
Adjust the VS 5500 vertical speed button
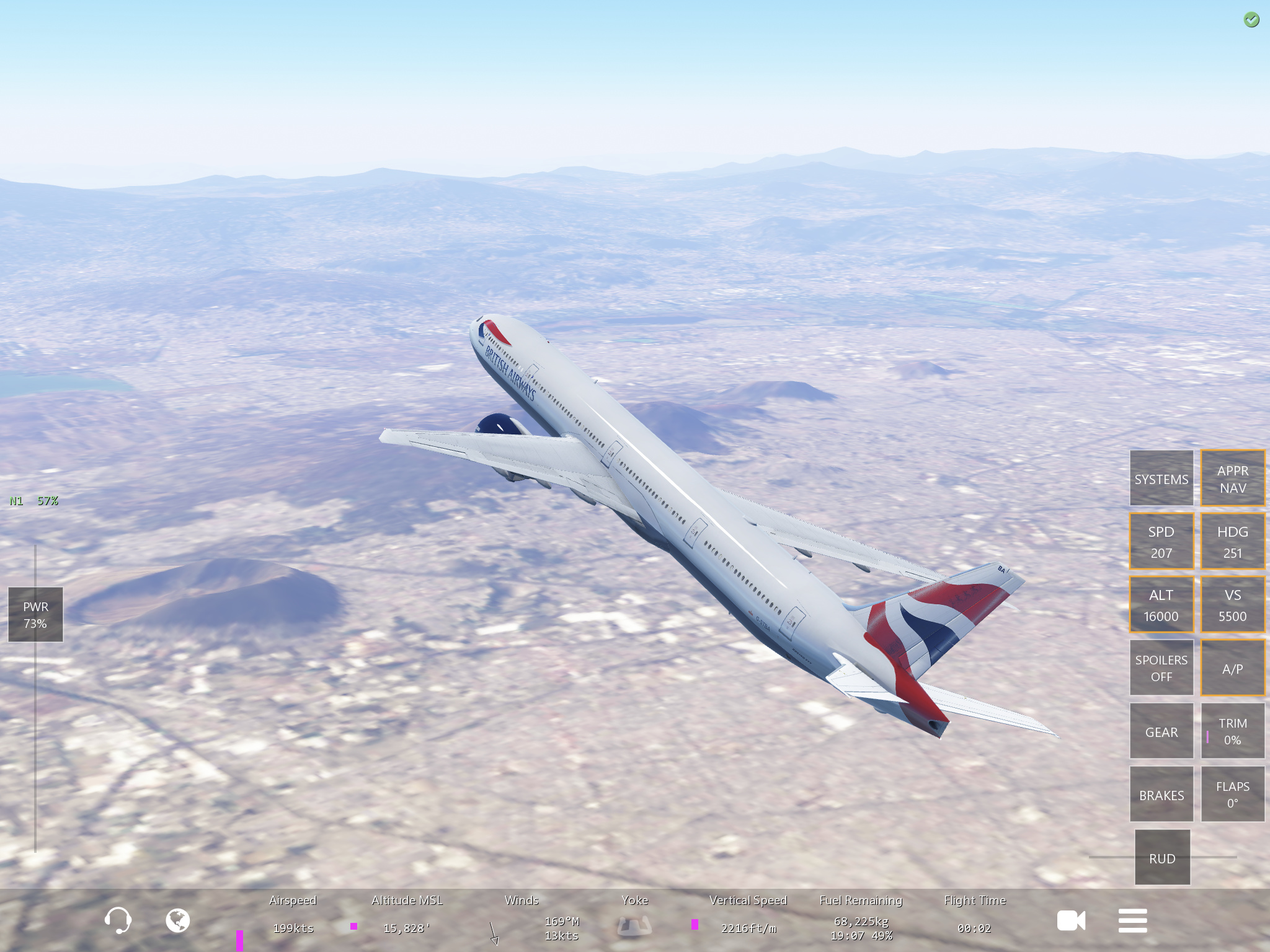click(x=1232, y=605)
